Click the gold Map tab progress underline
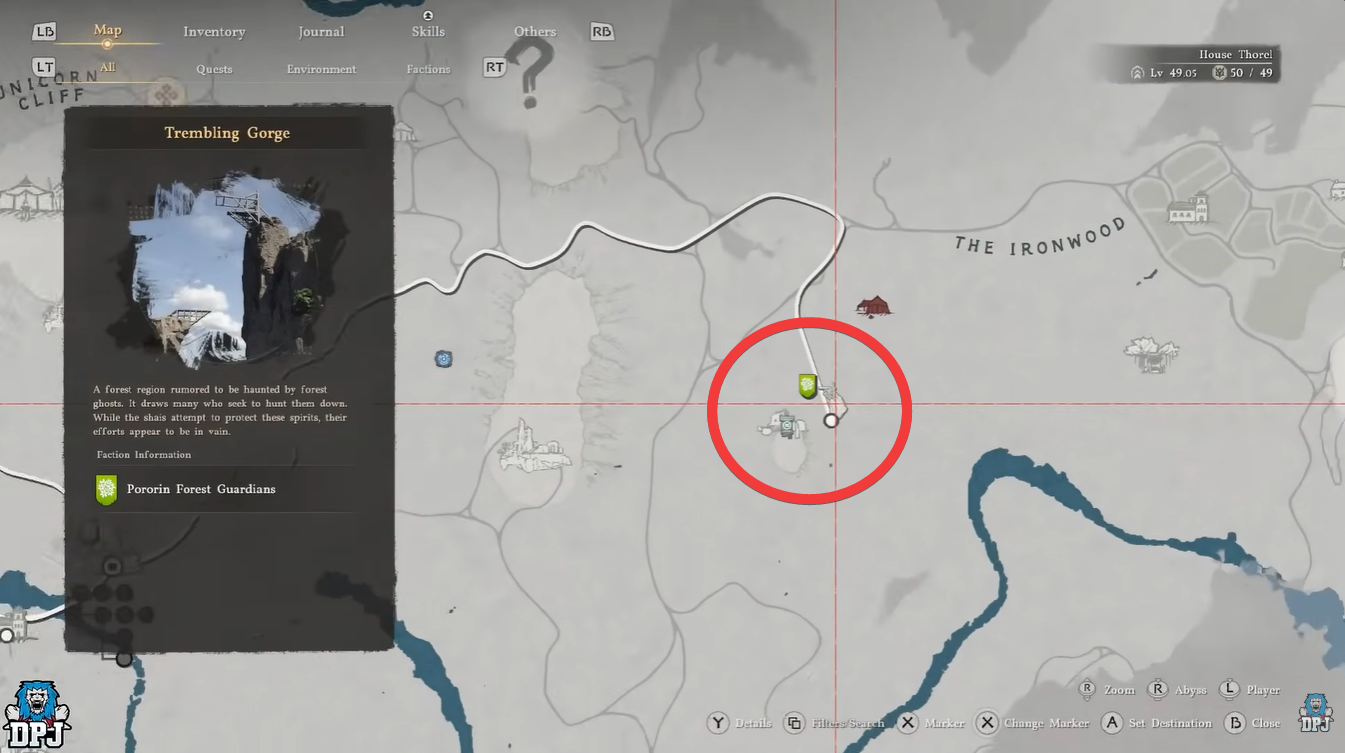Screen dimensions: 1345x753 click(x=107, y=42)
